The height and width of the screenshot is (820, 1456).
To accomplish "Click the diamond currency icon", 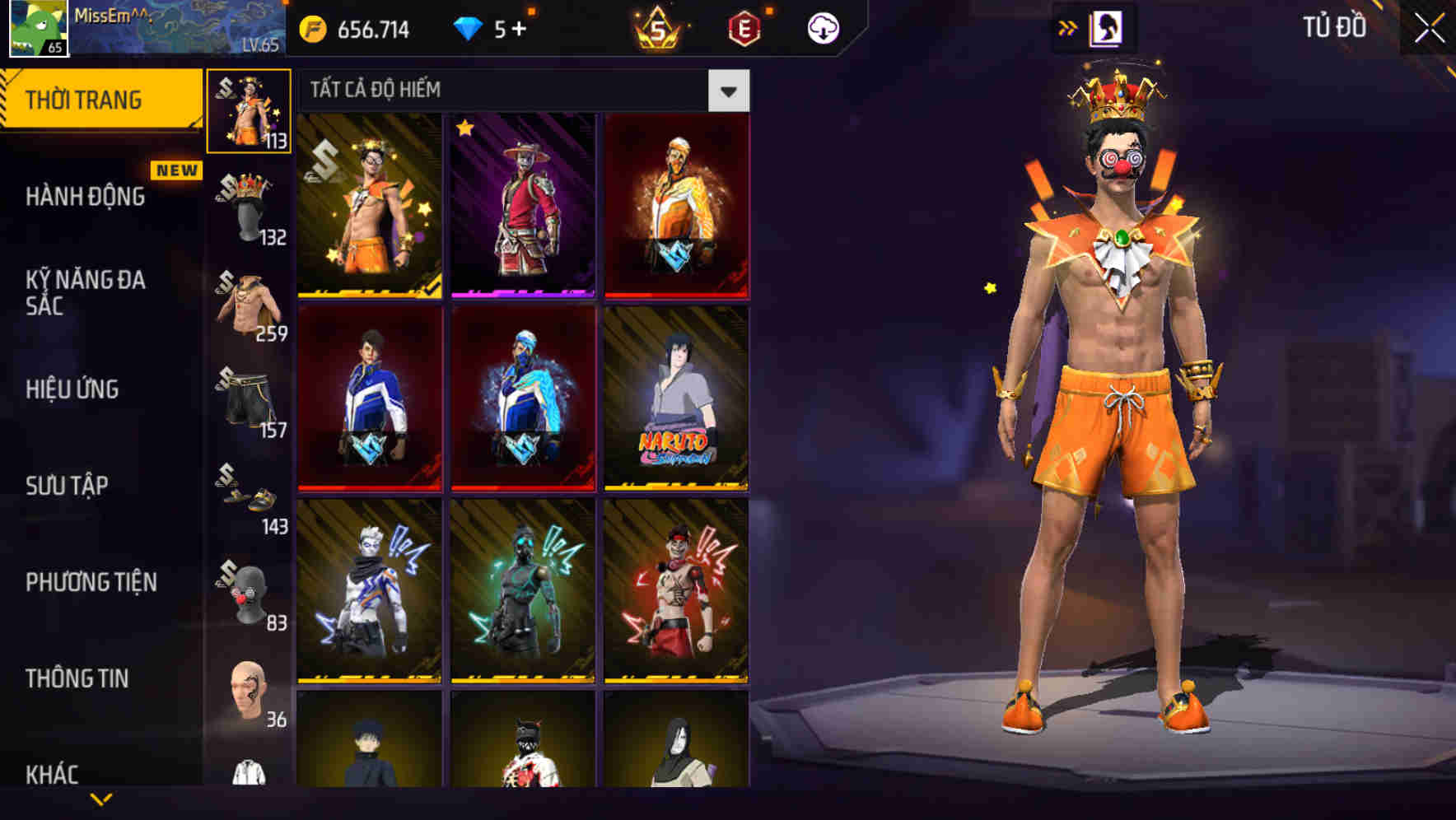I will click(469, 27).
